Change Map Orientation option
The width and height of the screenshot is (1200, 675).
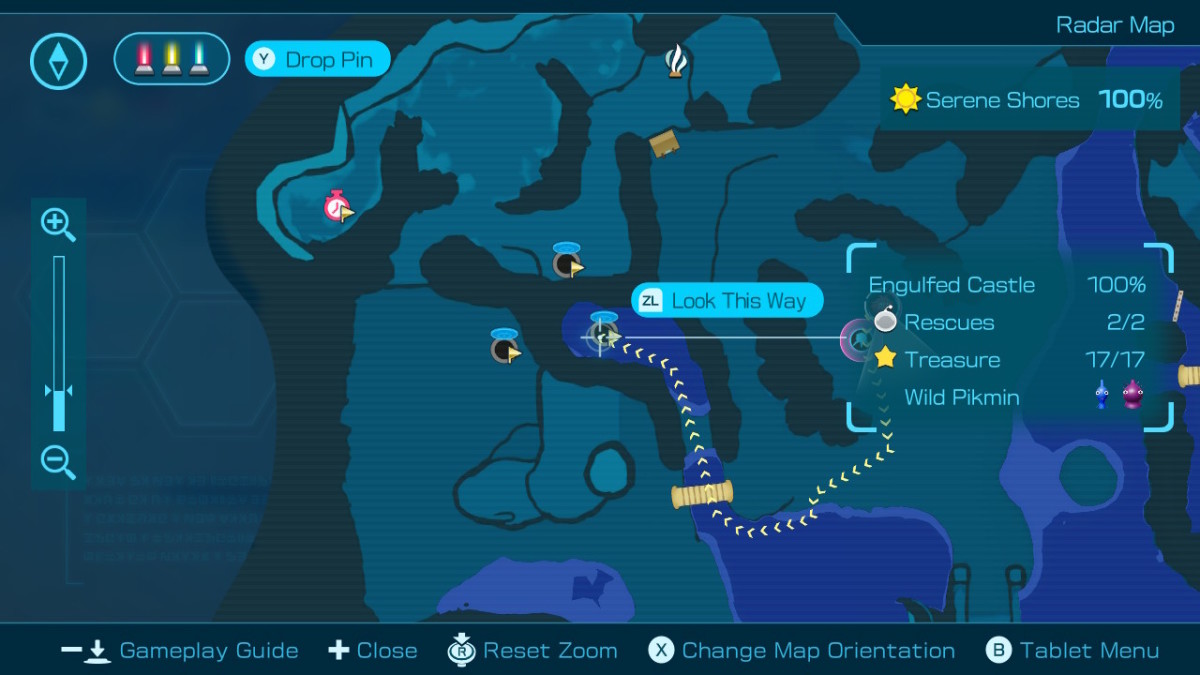(x=802, y=651)
